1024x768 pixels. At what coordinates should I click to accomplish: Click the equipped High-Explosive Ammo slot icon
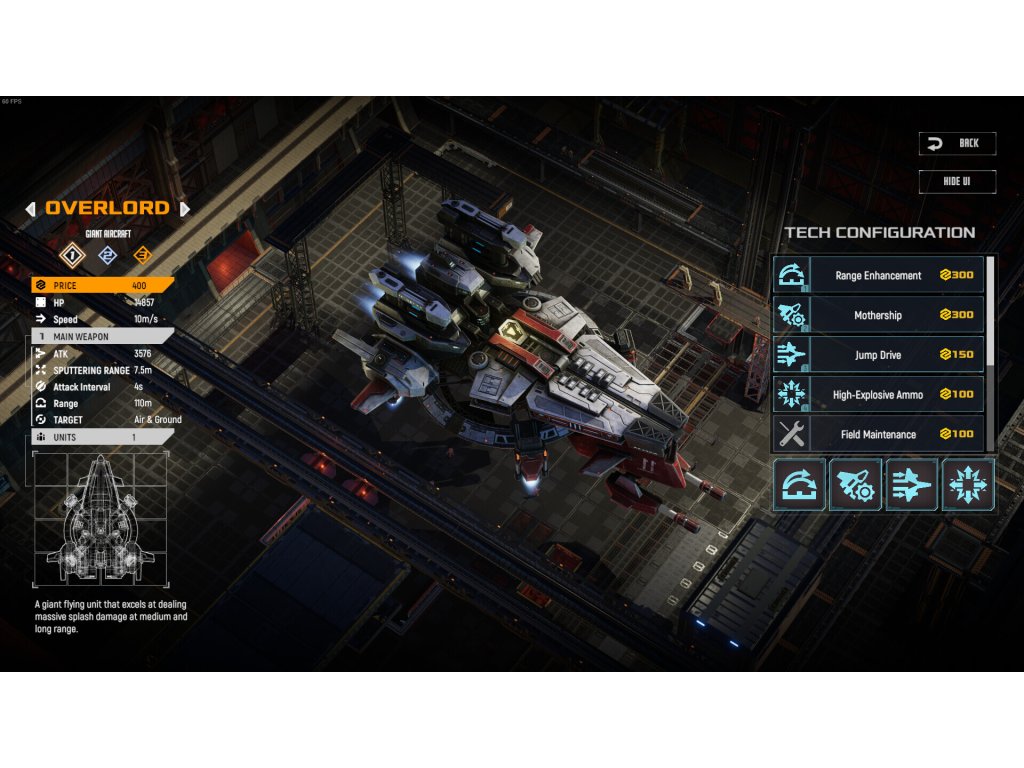coord(967,485)
